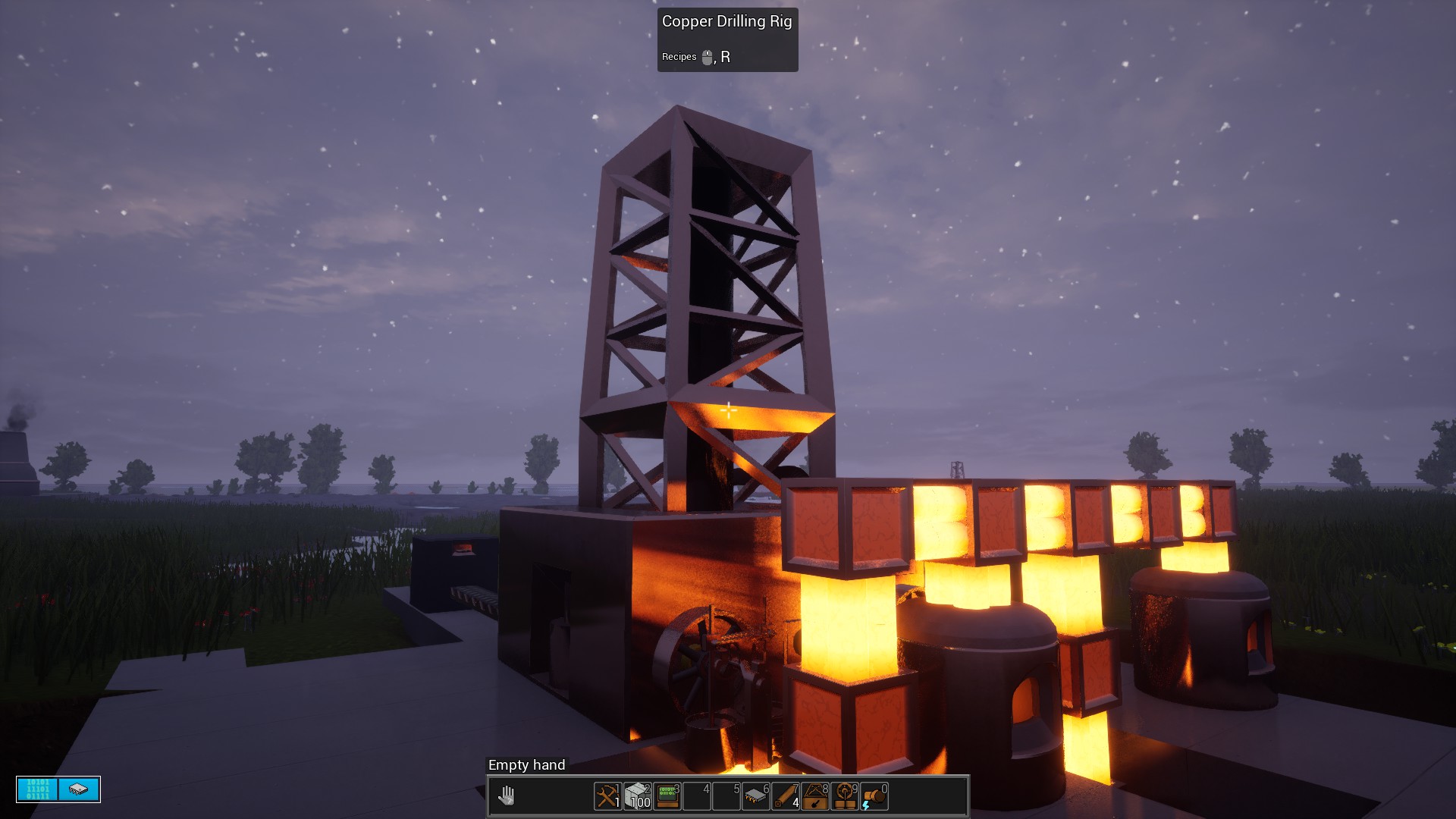Click the empty hand icon
Screen dimensions: 1456x819
[x=507, y=795]
